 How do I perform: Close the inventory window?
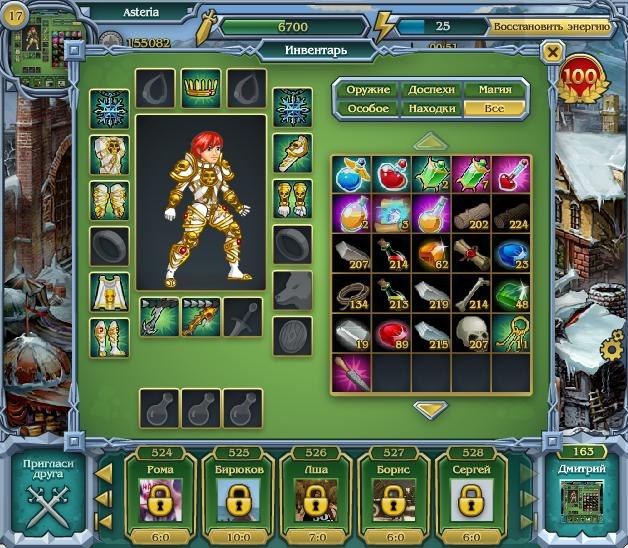tap(551, 51)
